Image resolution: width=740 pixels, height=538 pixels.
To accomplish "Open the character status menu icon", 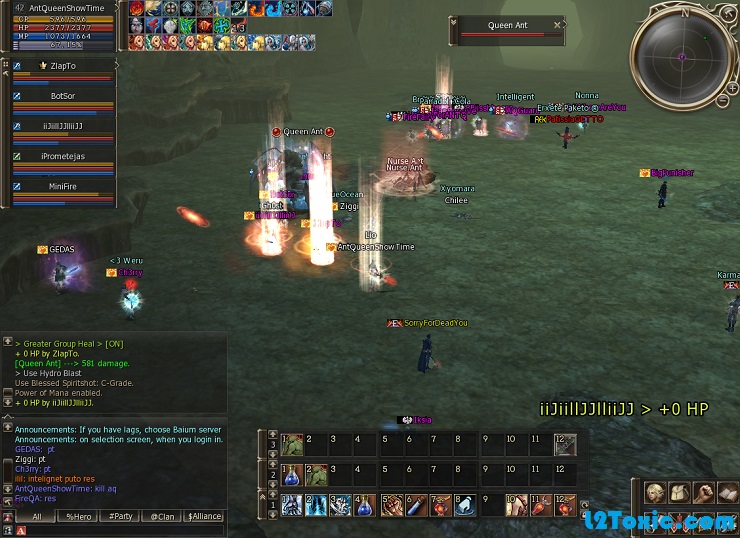I will pyautogui.click(x=655, y=492).
